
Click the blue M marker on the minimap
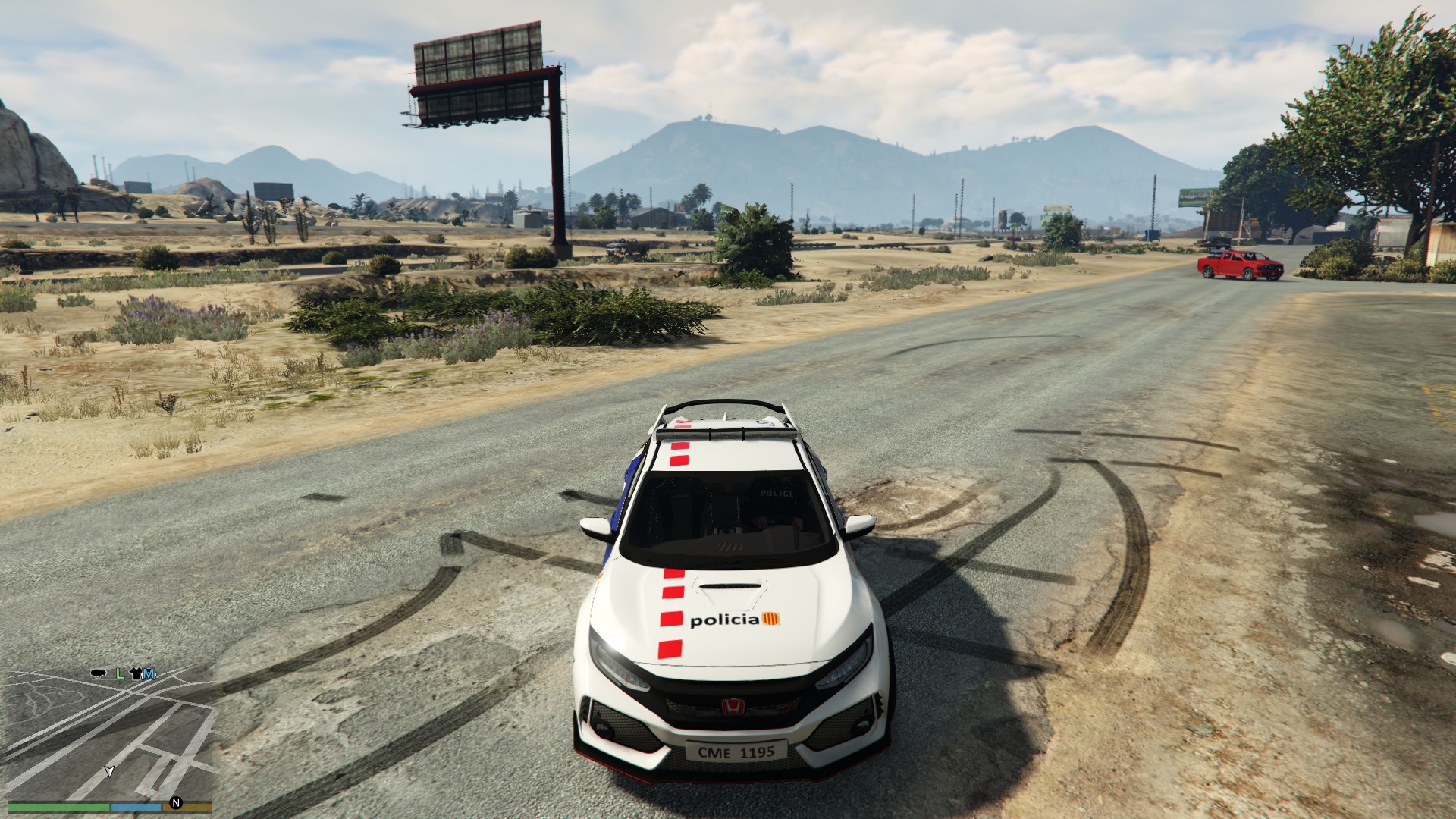point(149,673)
